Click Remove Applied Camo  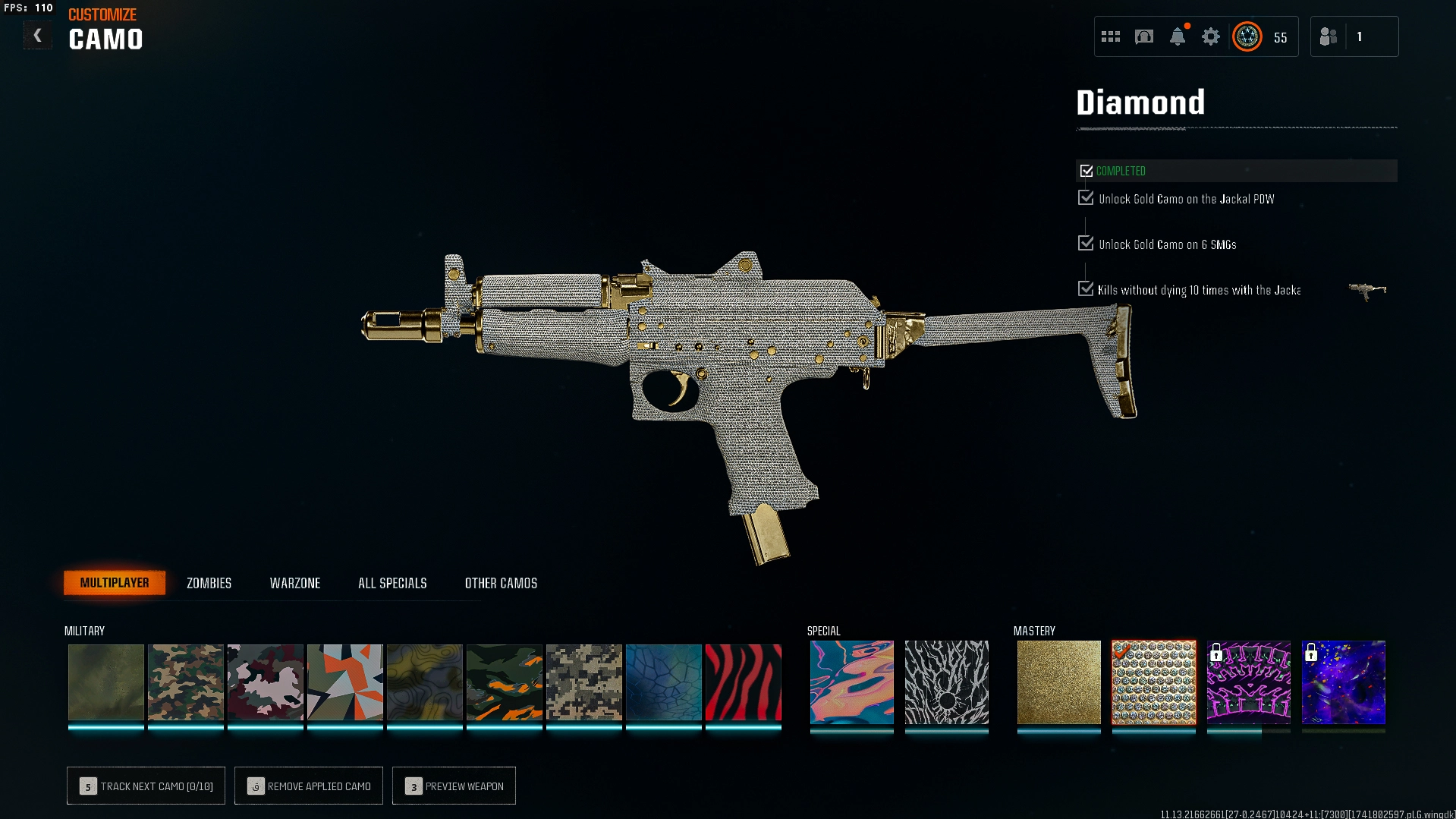coord(309,786)
